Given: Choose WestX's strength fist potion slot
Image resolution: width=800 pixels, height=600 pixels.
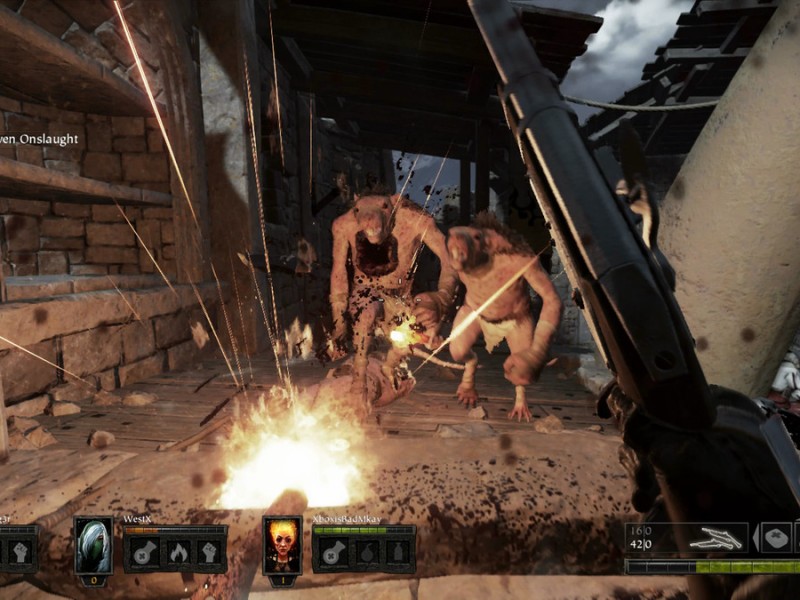Looking at the screenshot, I should tap(208, 552).
